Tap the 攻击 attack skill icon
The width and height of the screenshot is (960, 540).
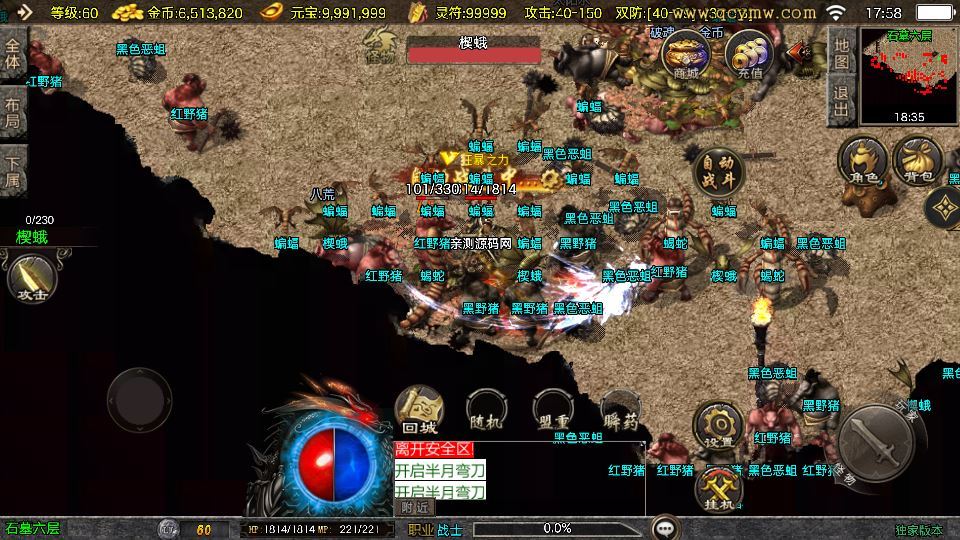point(30,277)
